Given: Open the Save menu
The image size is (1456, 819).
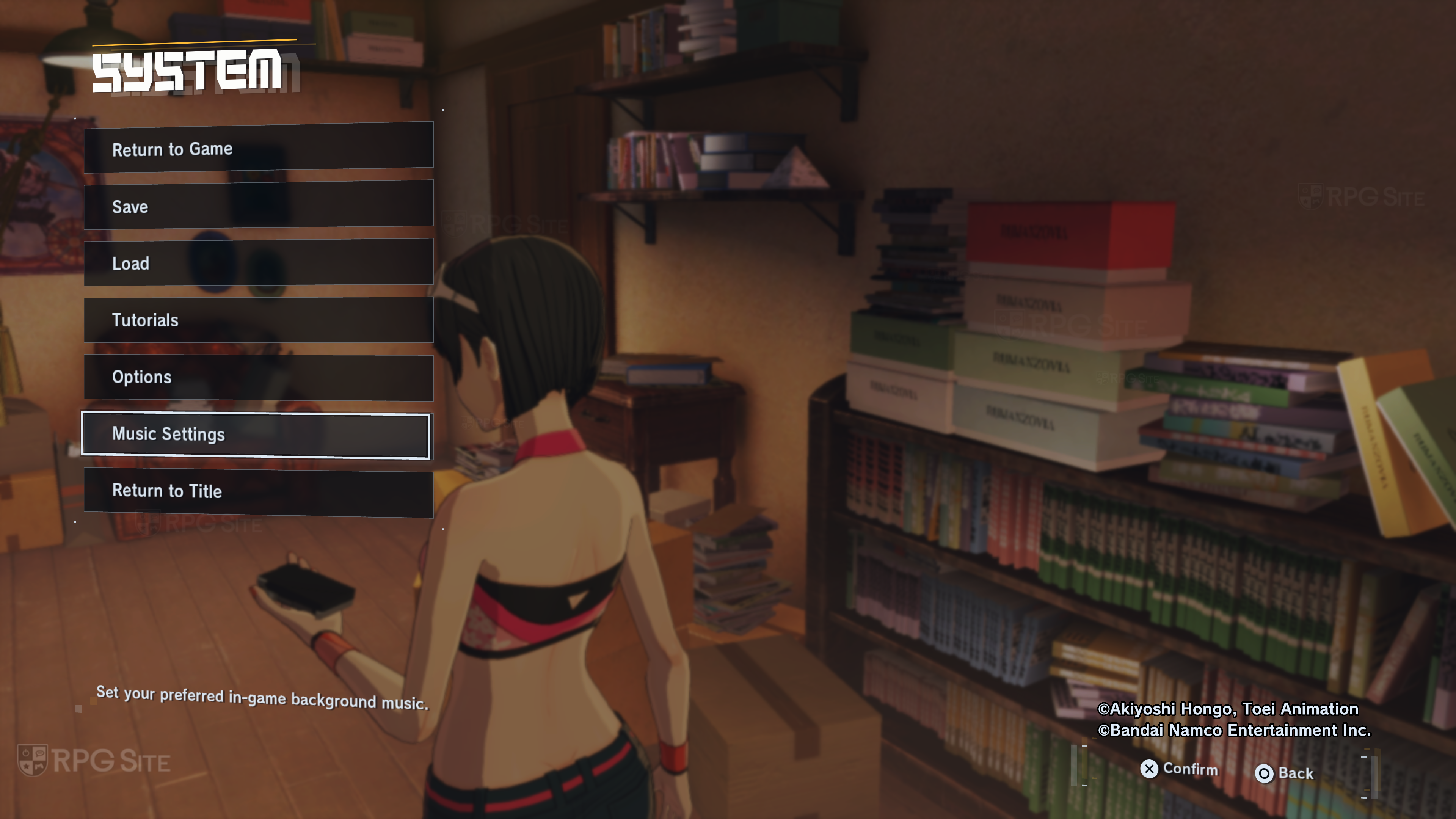Looking at the screenshot, I should 258,206.
